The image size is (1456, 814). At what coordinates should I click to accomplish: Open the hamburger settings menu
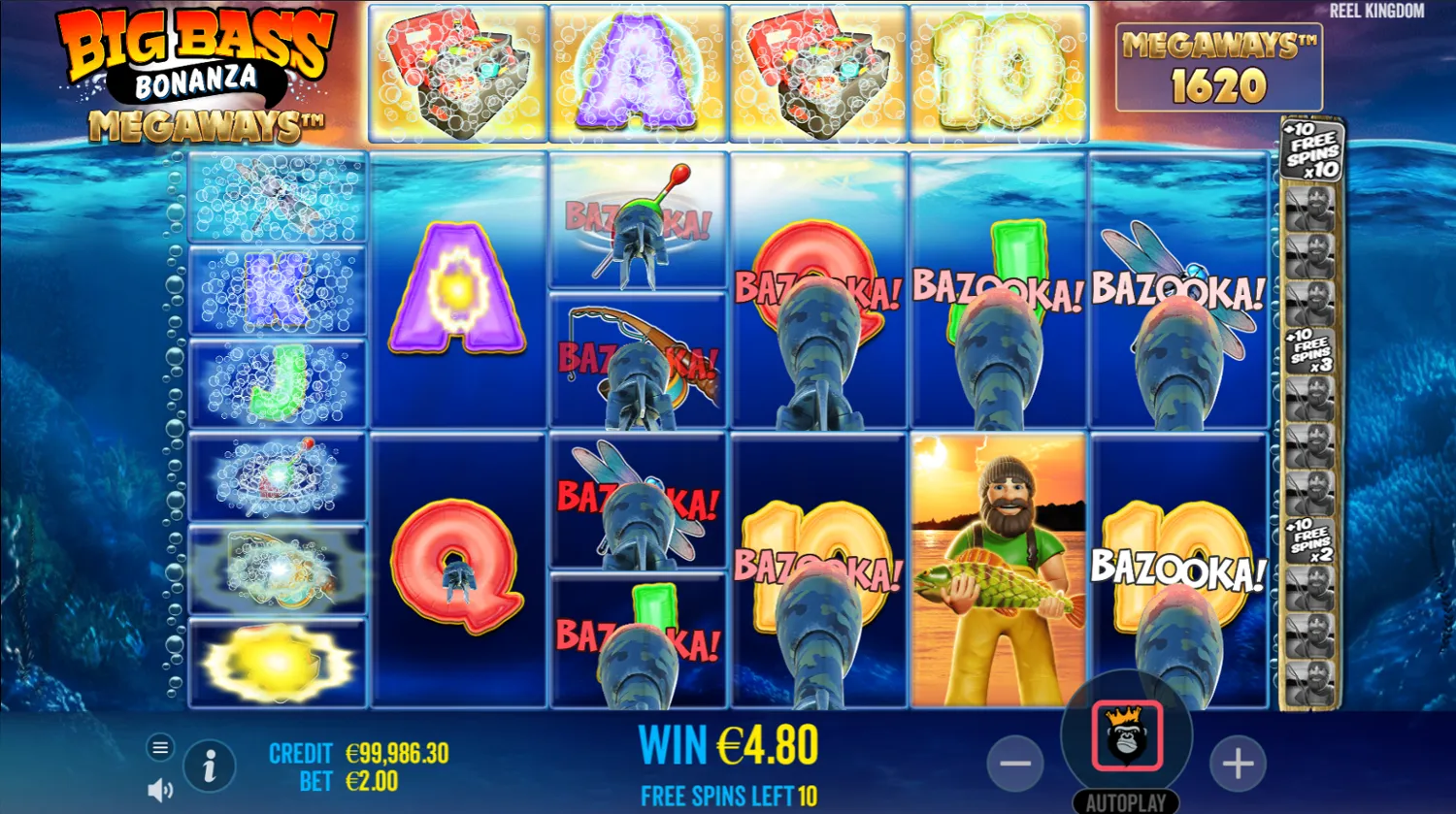pos(159,748)
